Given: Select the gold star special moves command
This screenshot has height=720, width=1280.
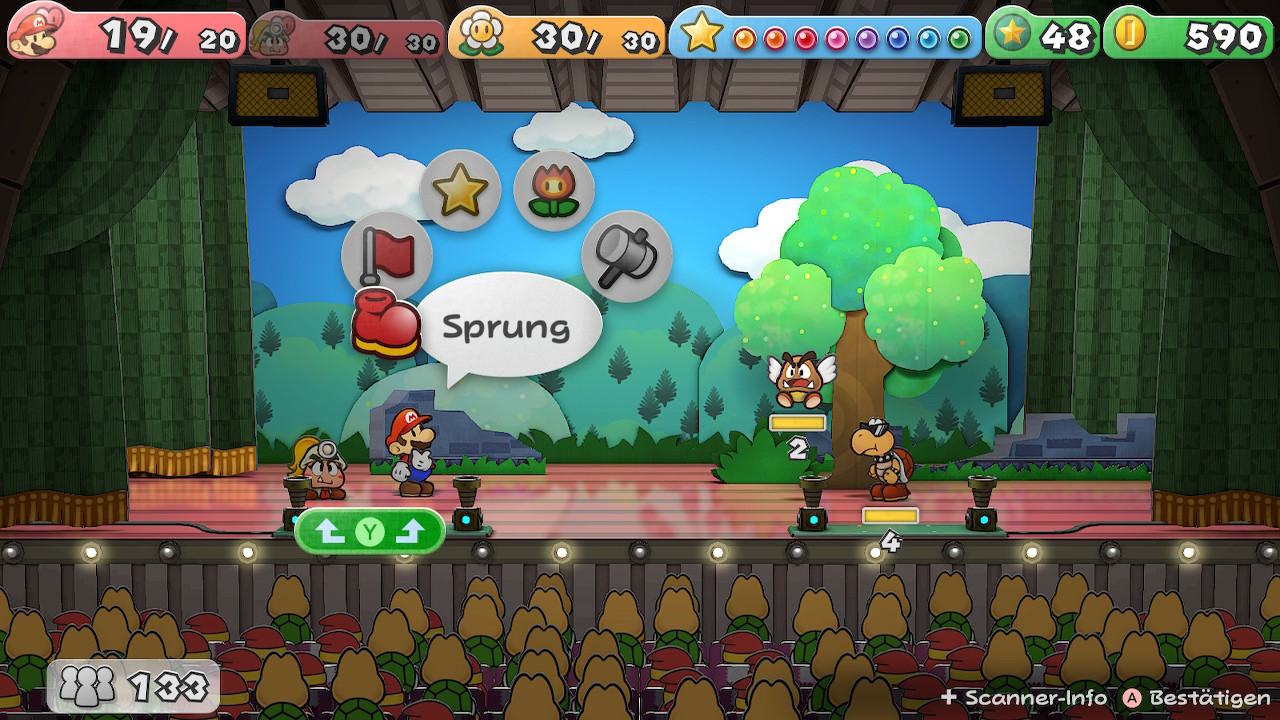Looking at the screenshot, I should point(460,190).
